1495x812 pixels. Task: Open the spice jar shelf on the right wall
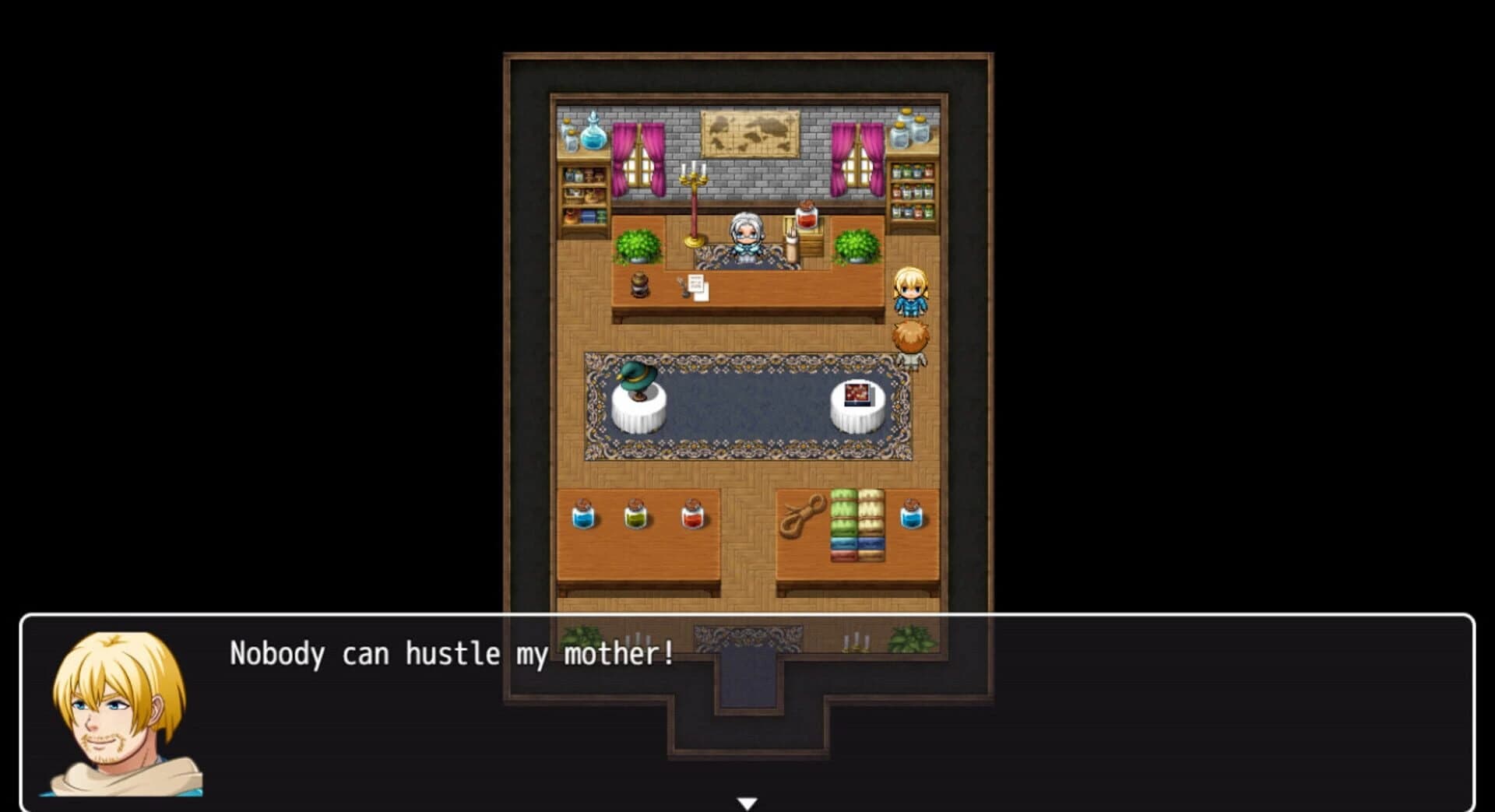pos(911,187)
